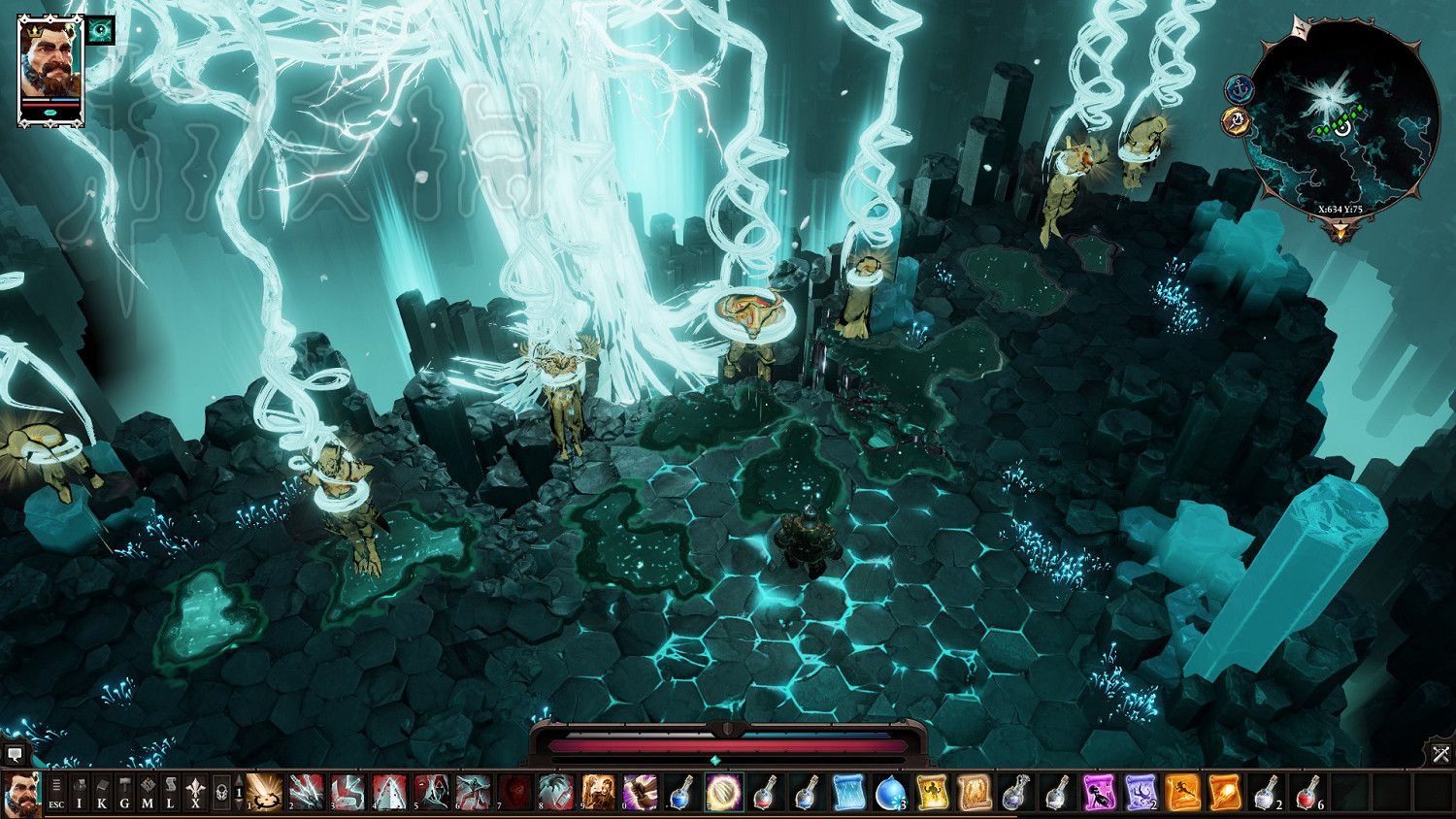Screen dimensions: 1456x819
Task: Use the red potion with count 6
Action: tap(1307, 792)
